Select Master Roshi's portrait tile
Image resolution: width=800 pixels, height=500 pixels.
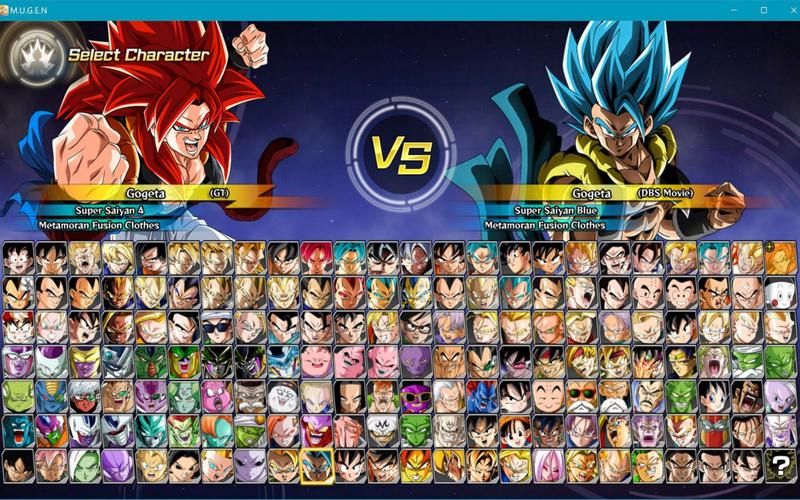coord(581,395)
